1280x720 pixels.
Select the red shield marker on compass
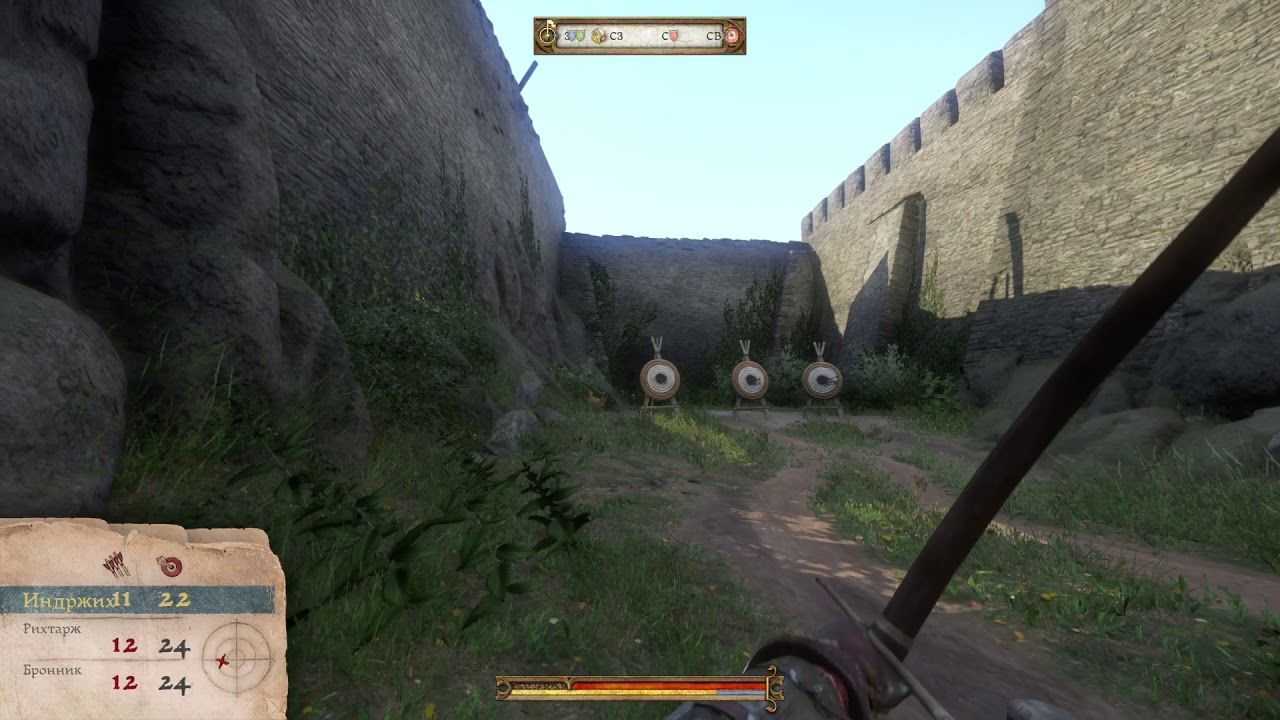(x=674, y=36)
